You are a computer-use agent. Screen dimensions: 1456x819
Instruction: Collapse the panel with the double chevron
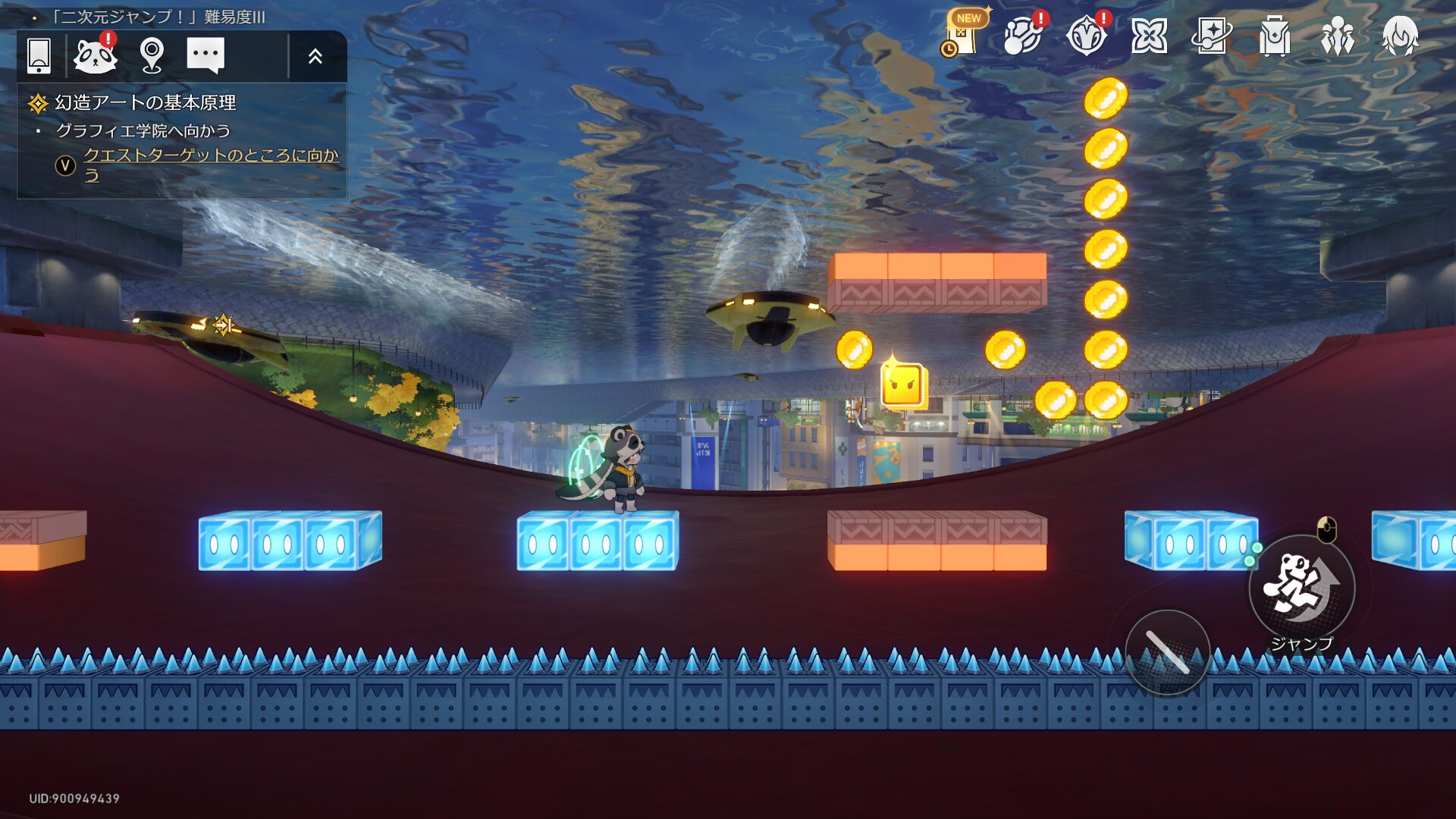point(315,56)
